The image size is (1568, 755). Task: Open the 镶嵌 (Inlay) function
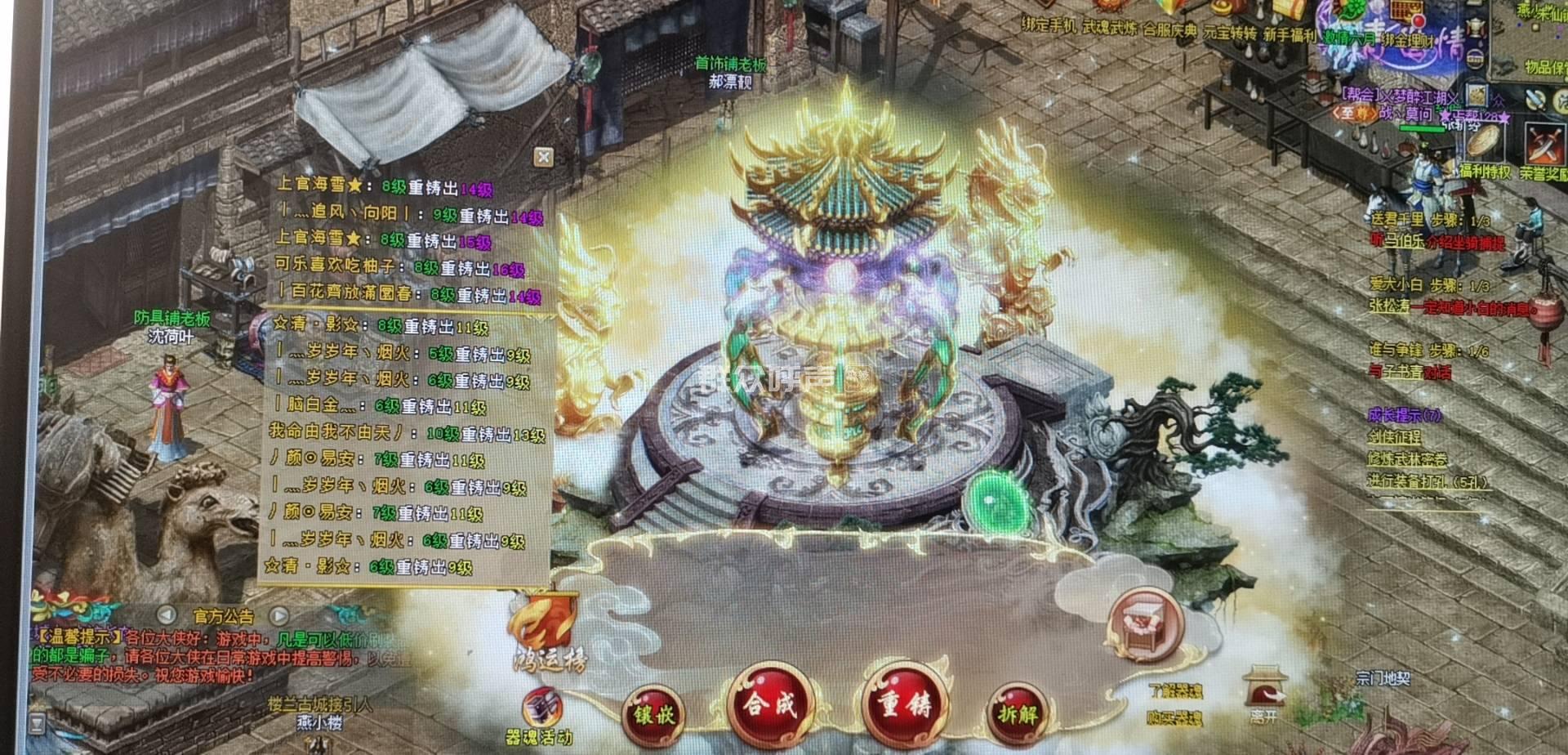click(x=653, y=715)
